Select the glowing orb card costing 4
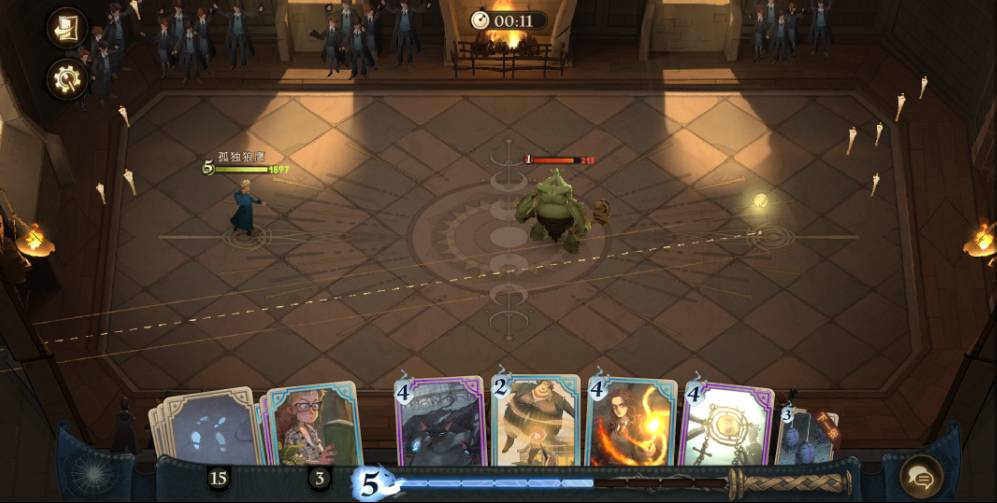 tap(727, 424)
